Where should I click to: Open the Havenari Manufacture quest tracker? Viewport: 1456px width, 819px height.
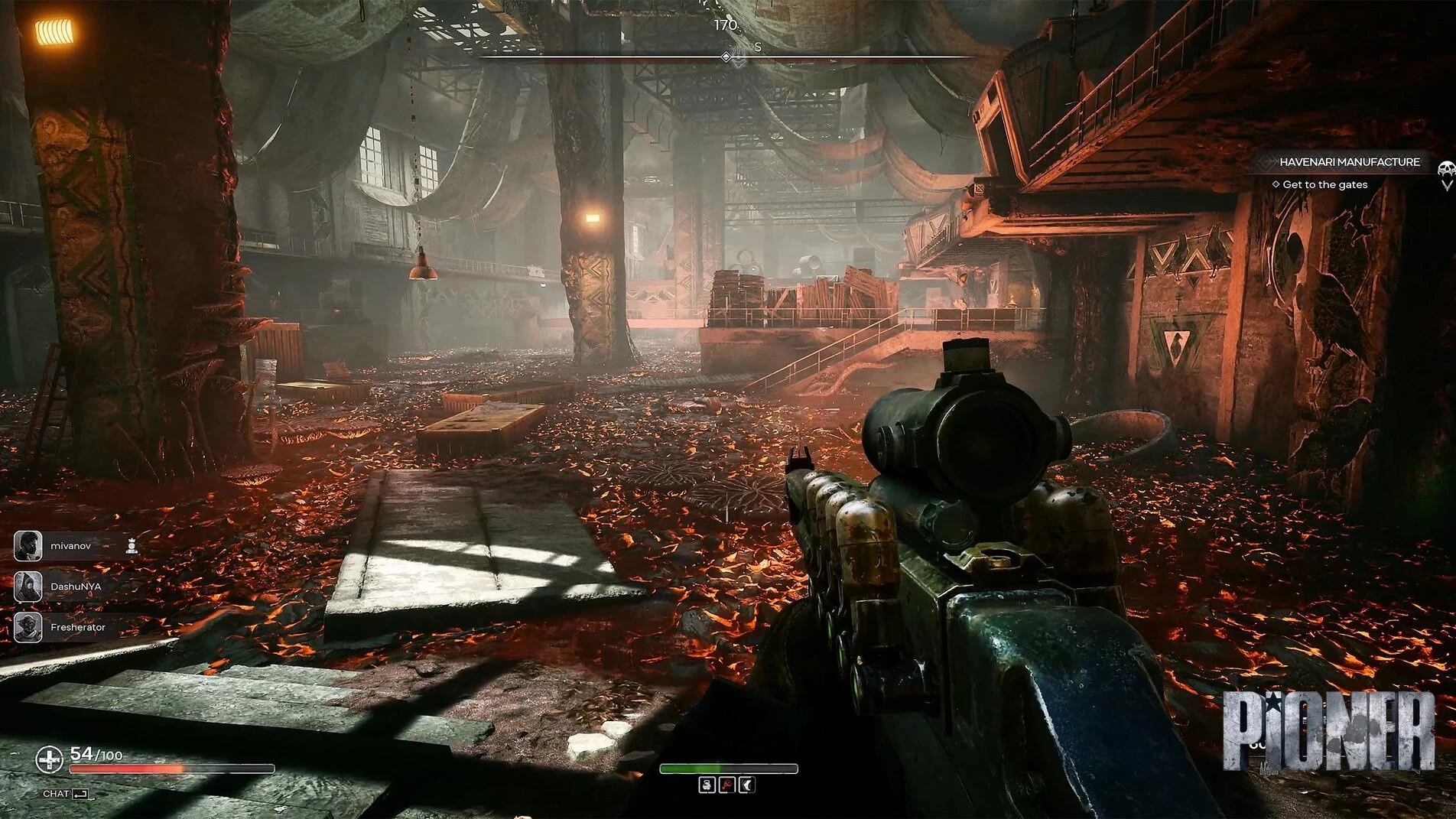(1349, 162)
